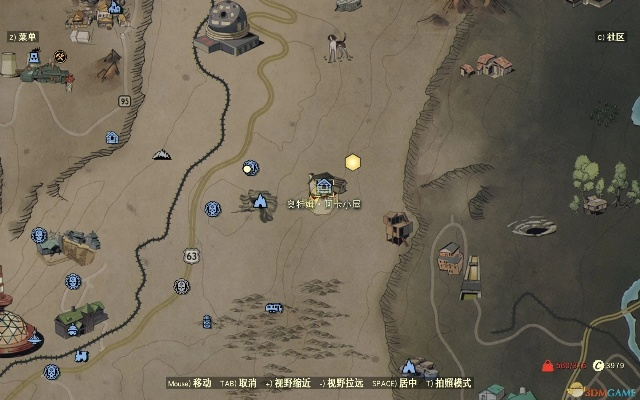
Task: Select the yellow hexagon quest marker
Action: [353, 162]
